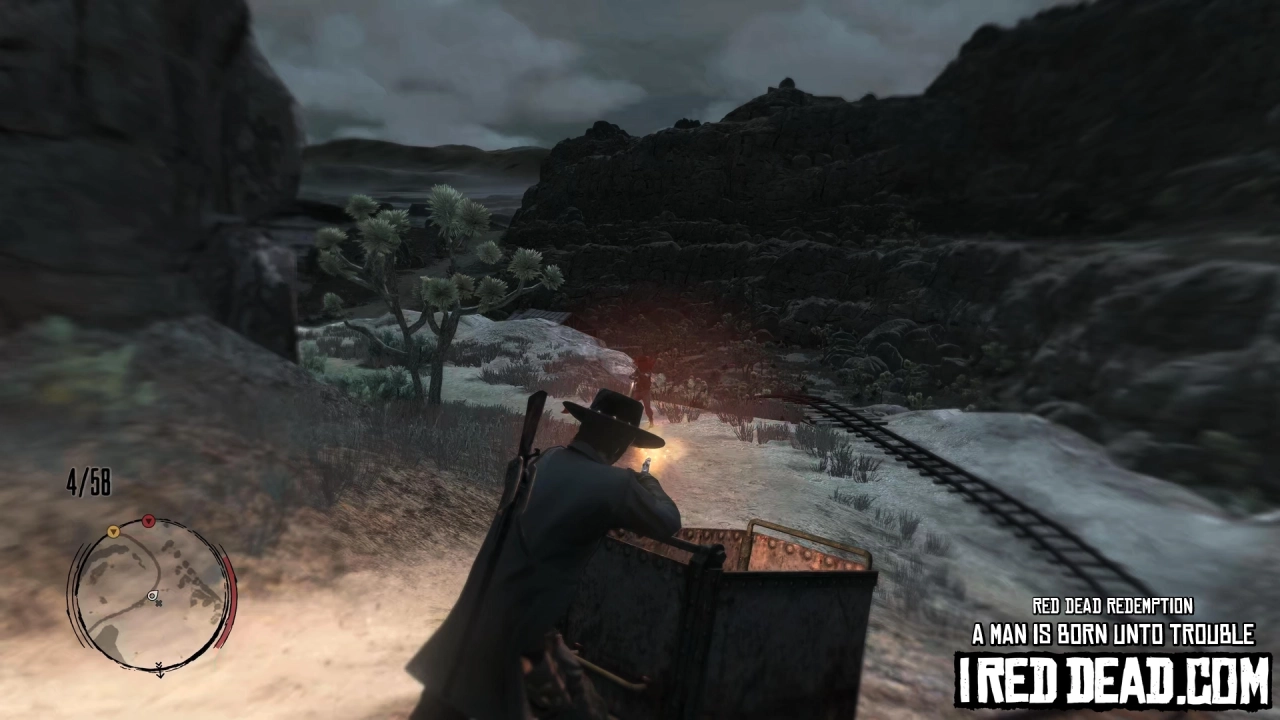Image resolution: width=1280 pixels, height=720 pixels.
Task: Select the yellow objective blip on the minimap
Action: pos(113,532)
